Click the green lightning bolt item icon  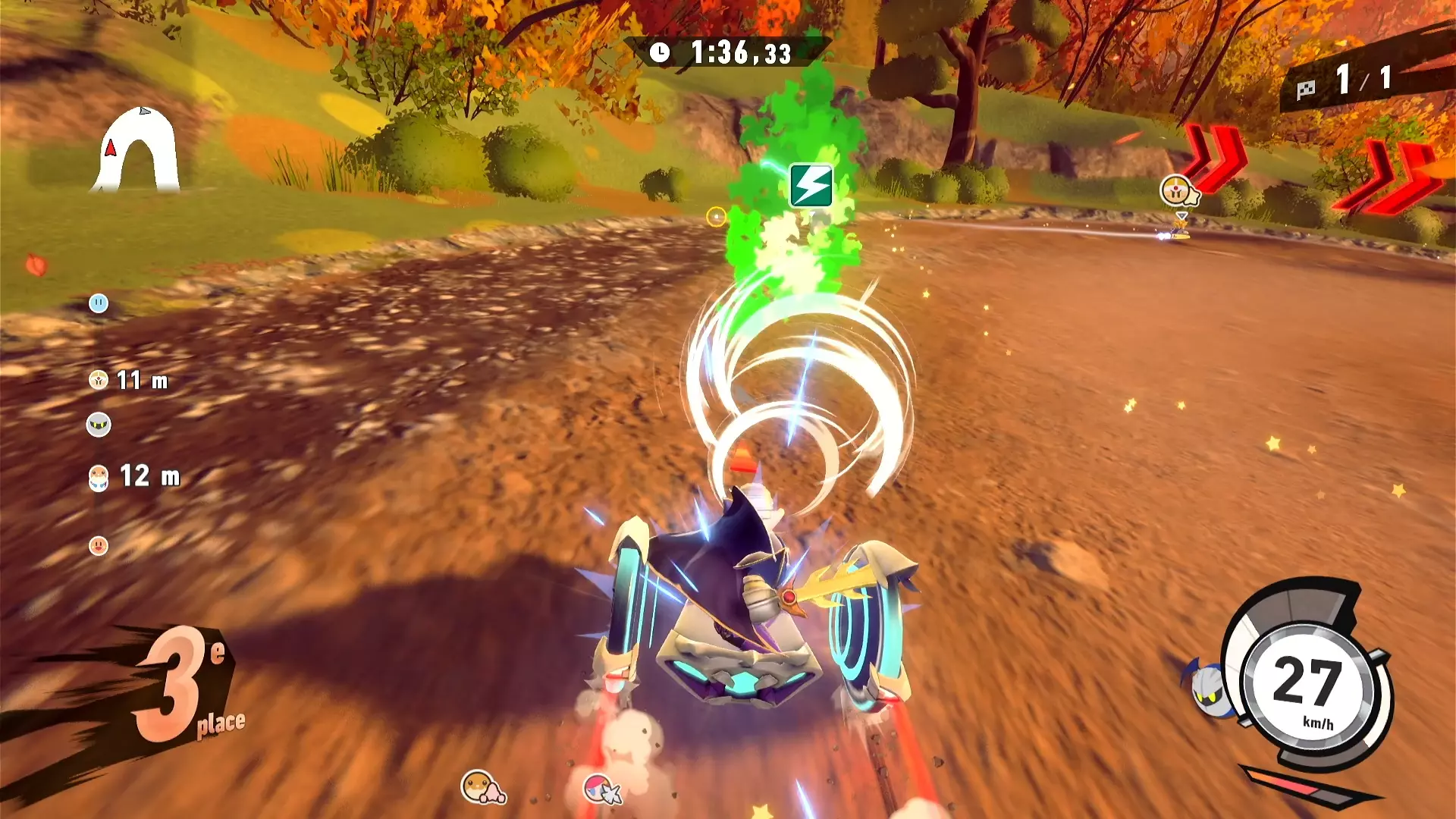pyautogui.click(x=811, y=186)
